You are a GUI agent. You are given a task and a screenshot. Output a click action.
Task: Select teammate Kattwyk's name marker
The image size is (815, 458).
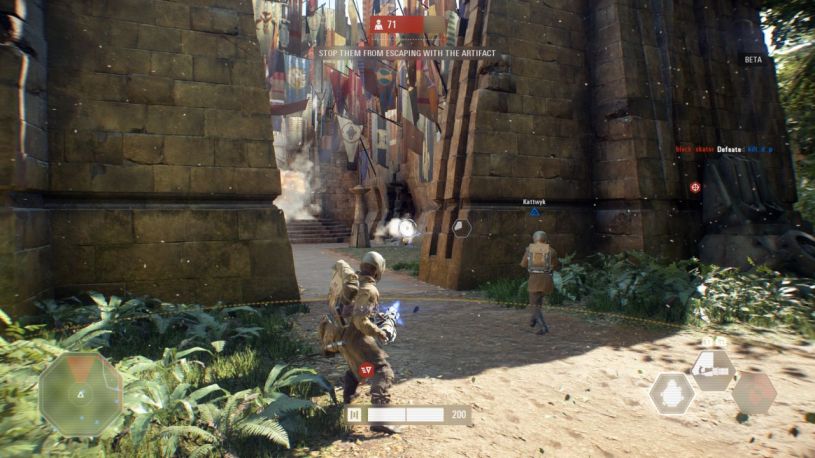point(533,202)
